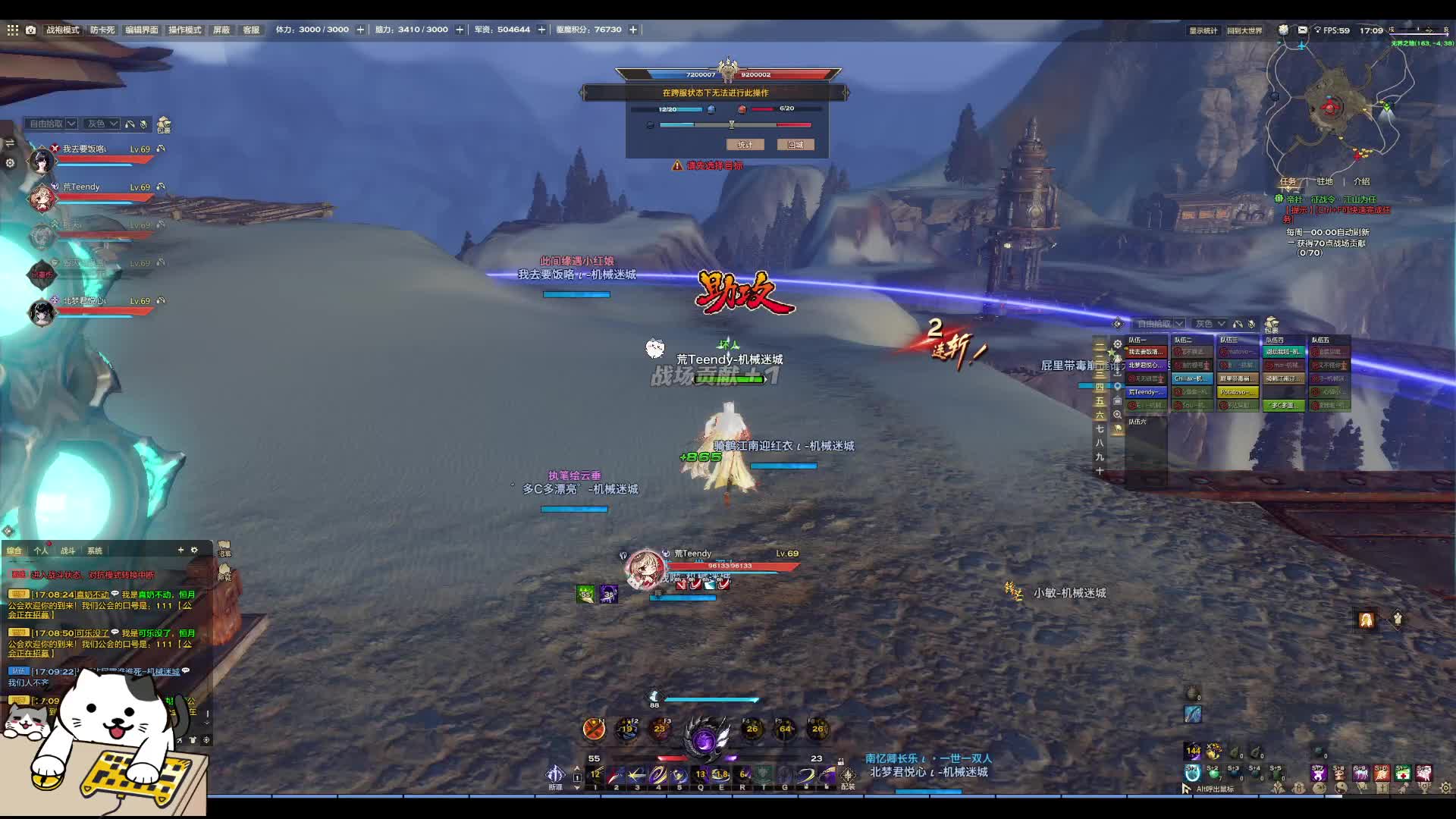Image resolution: width=1456 pixels, height=819 pixels.
Task: Click the 回城 return-to-base button
Action: click(x=795, y=144)
